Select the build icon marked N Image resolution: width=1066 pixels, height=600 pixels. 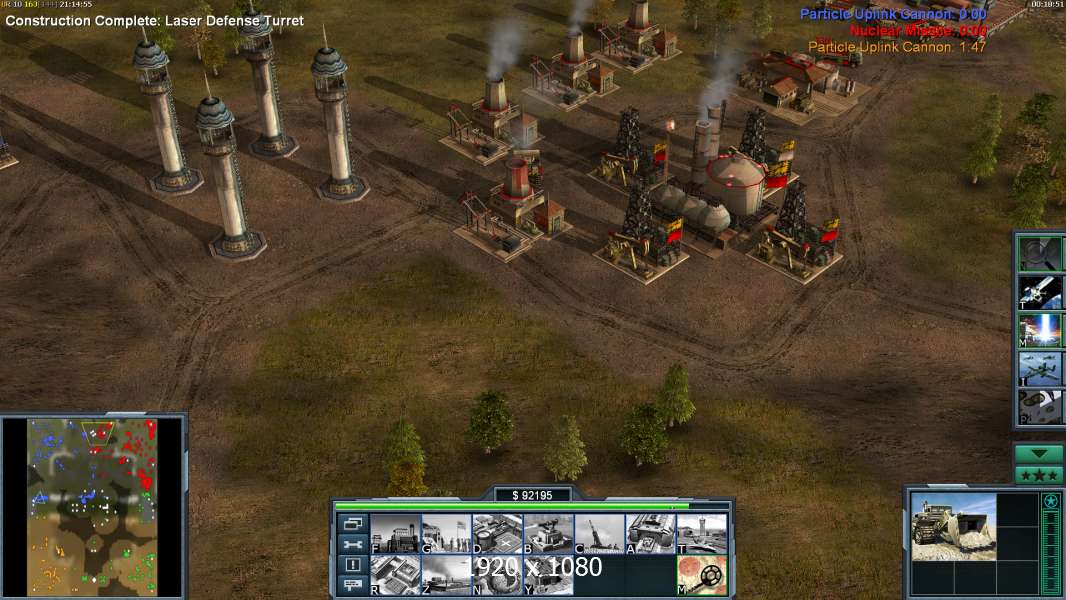coord(497,575)
